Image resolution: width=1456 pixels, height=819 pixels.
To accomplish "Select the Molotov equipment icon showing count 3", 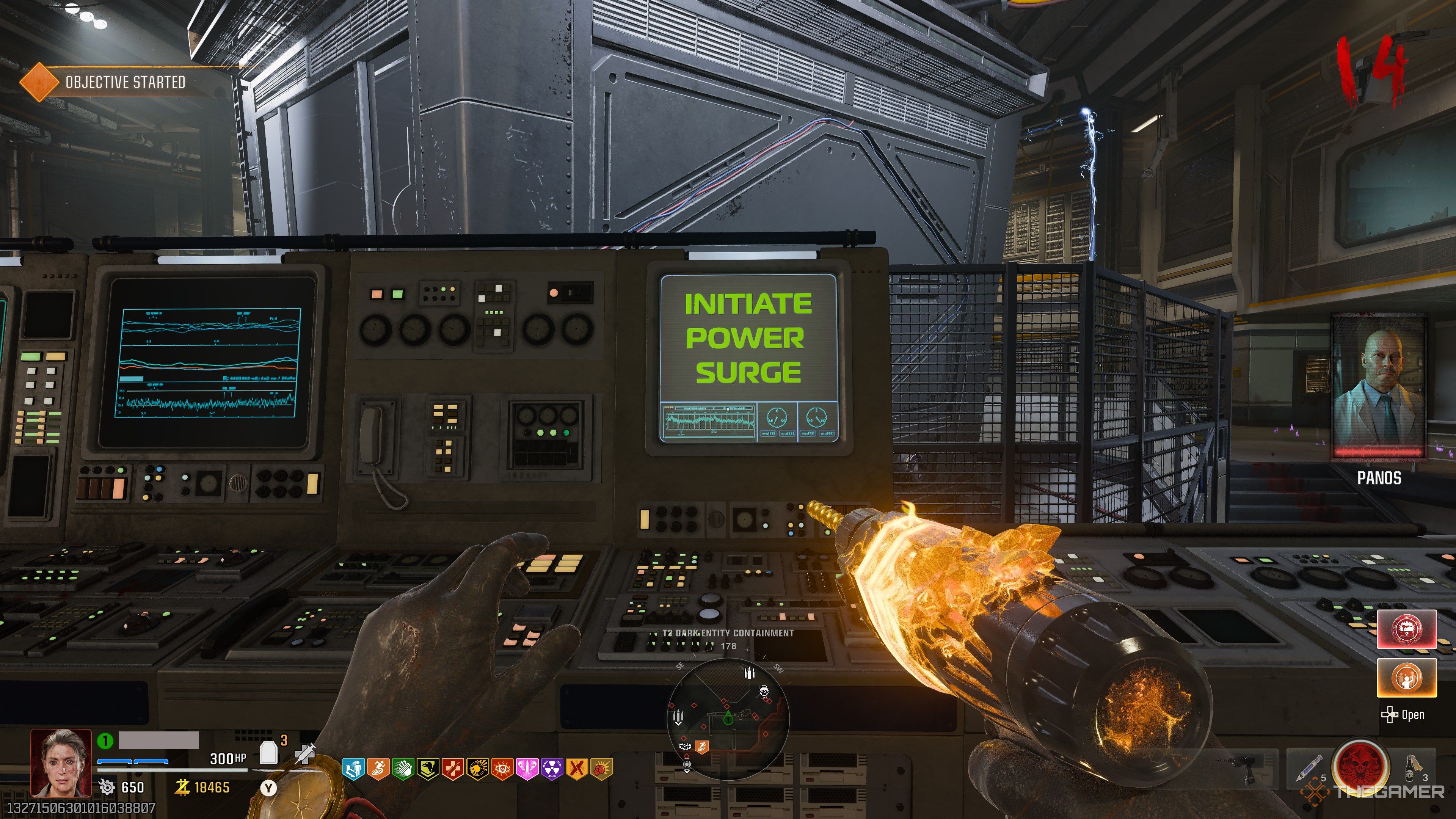I will tap(1410, 769).
